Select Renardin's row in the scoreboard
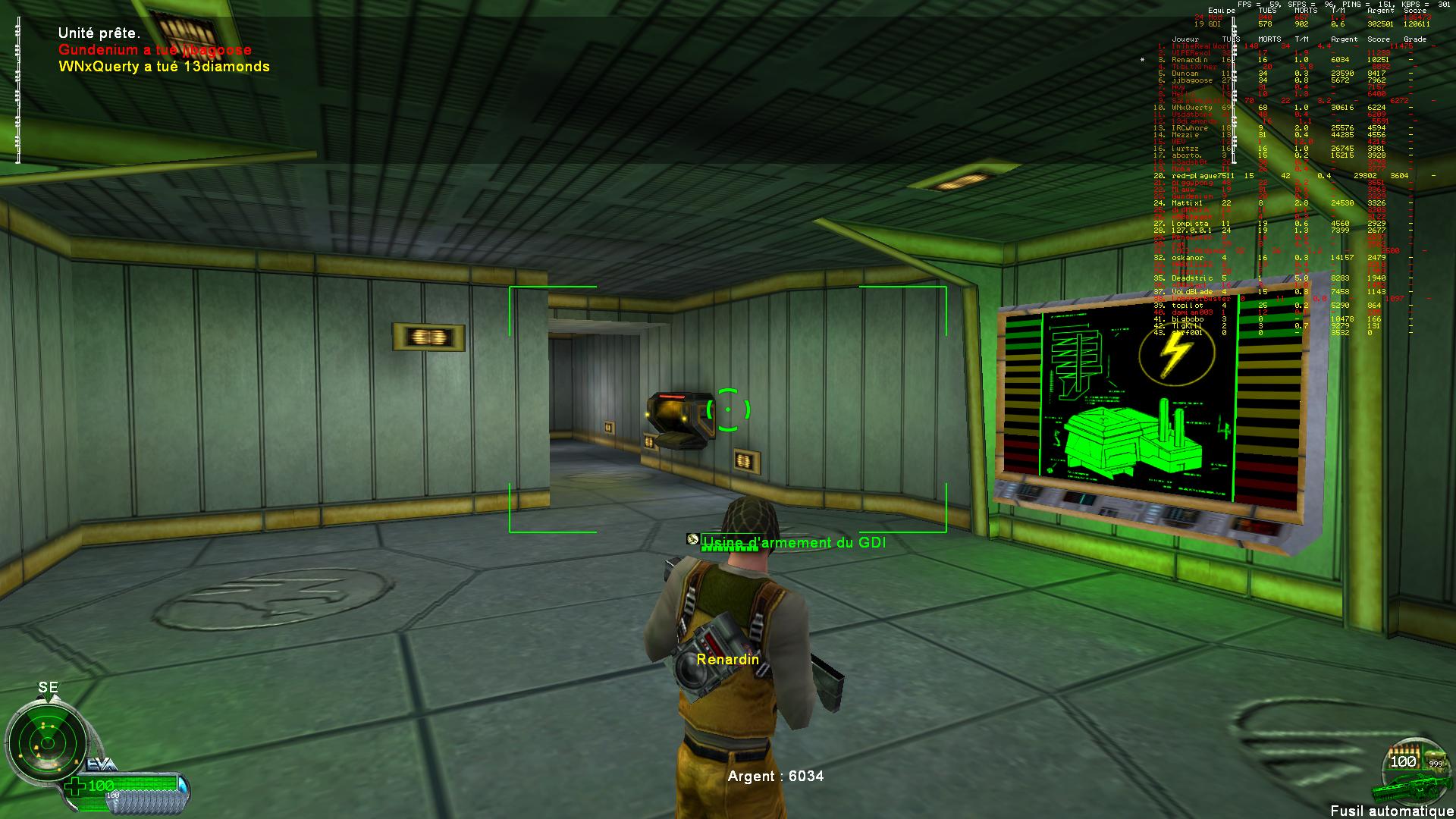 point(1191,59)
